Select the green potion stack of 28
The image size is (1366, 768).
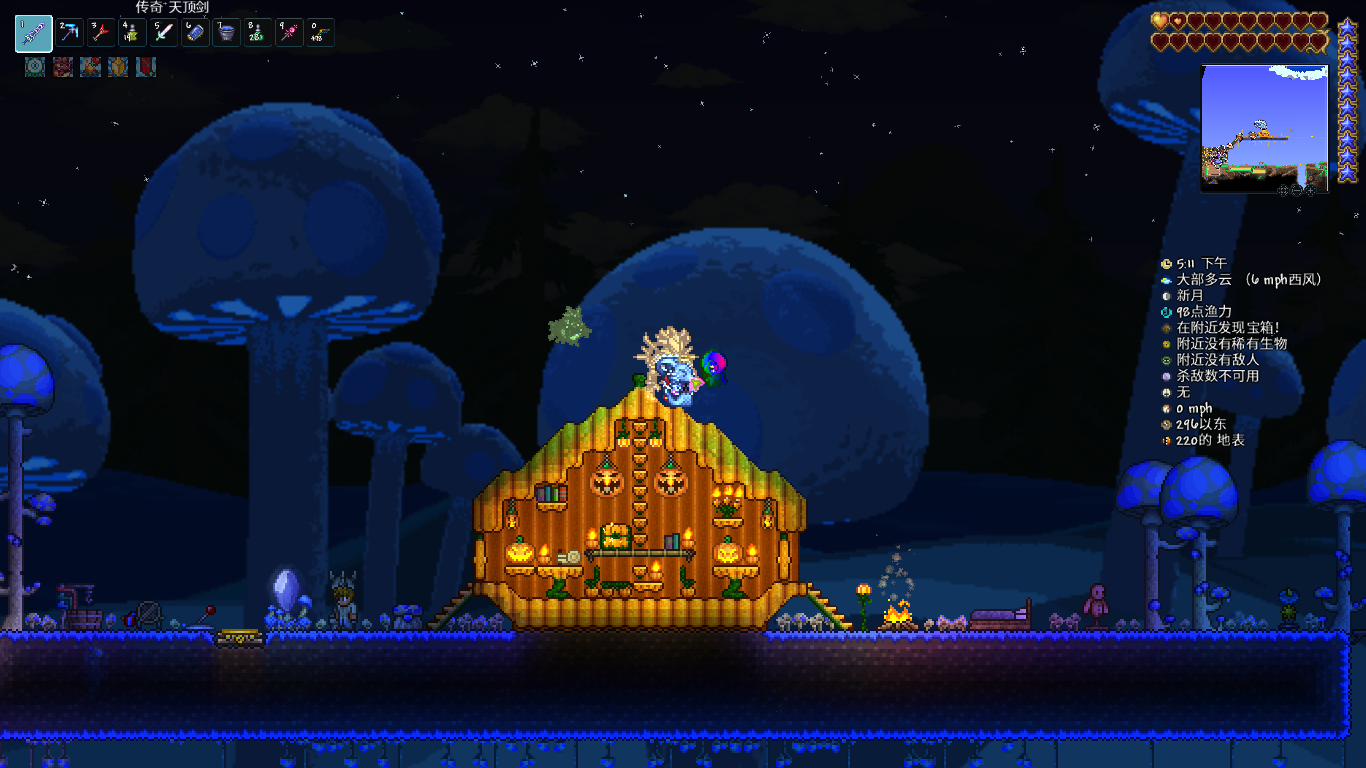(257, 33)
